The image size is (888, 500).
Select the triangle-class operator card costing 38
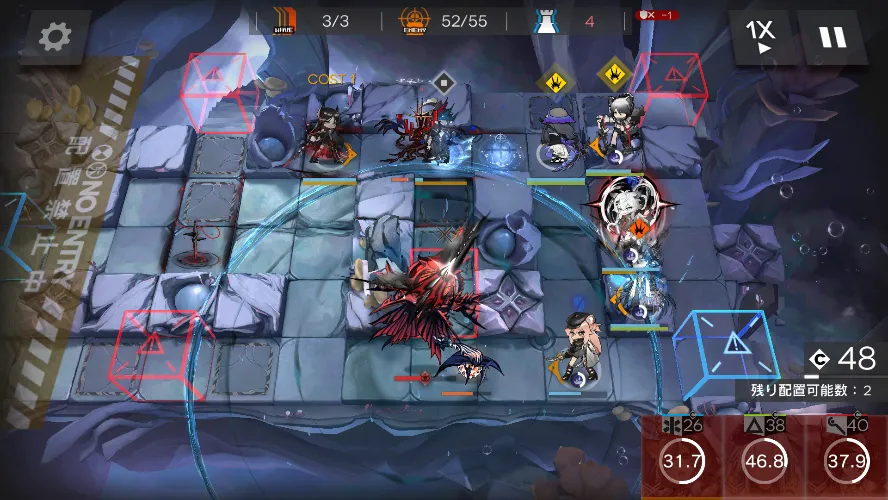(x=764, y=458)
